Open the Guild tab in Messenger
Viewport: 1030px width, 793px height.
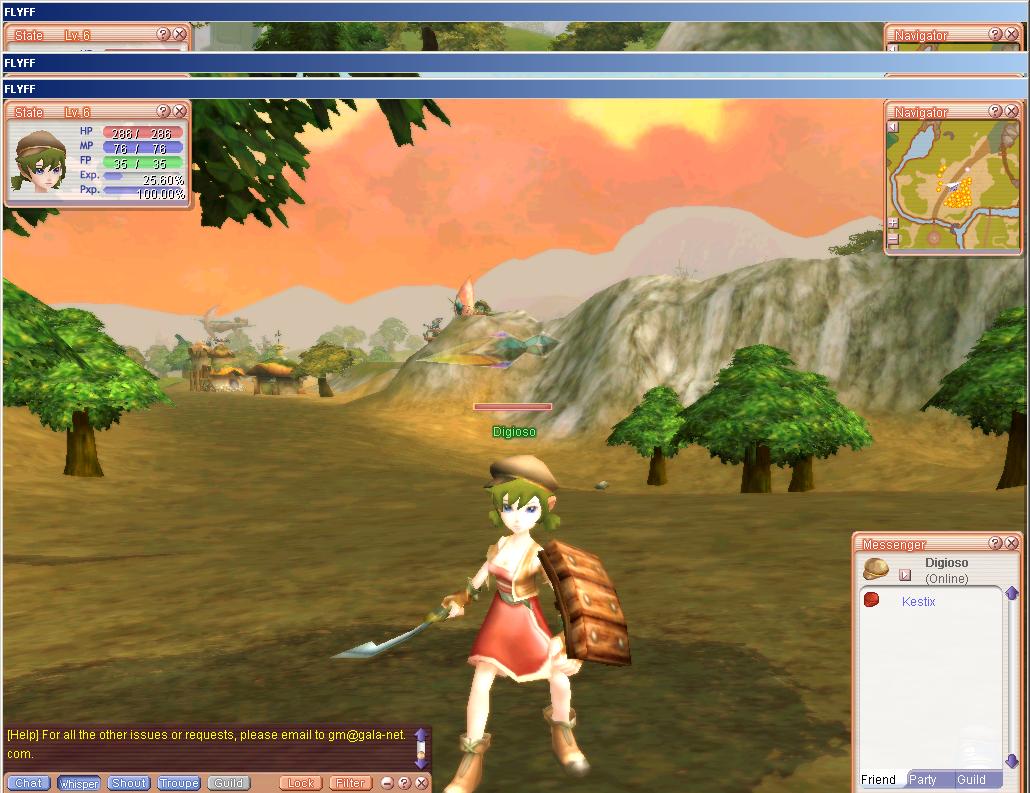[971, 780]
